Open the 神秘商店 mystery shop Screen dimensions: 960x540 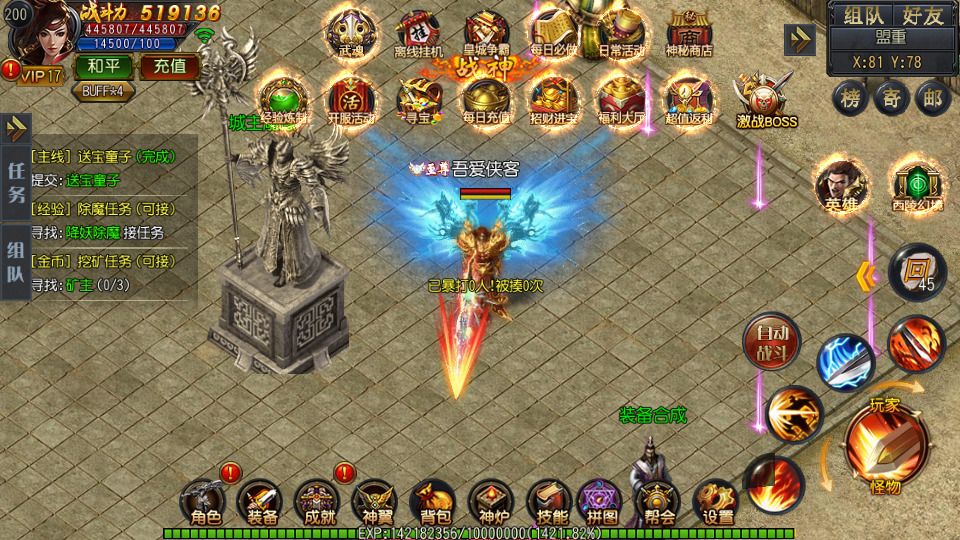coord(690,33)
